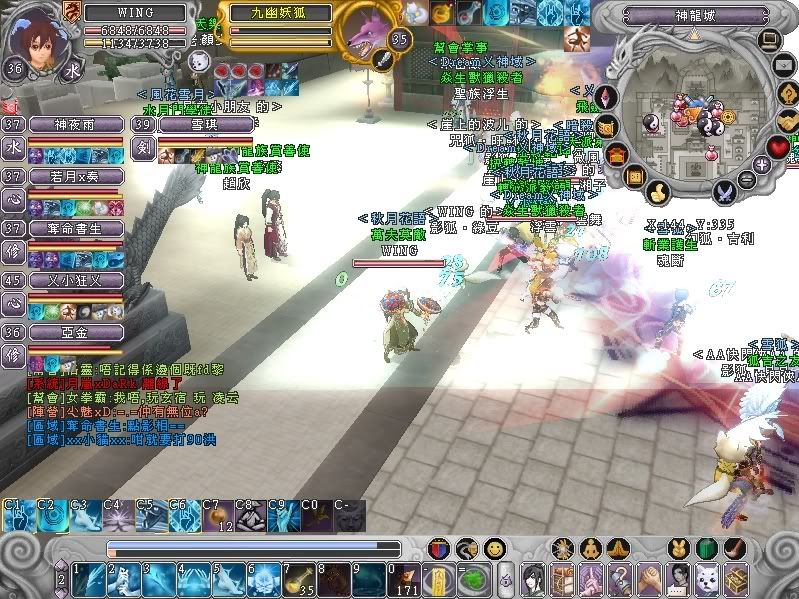
Task: Select party member 奪命書生
Action: pos(76,229)
